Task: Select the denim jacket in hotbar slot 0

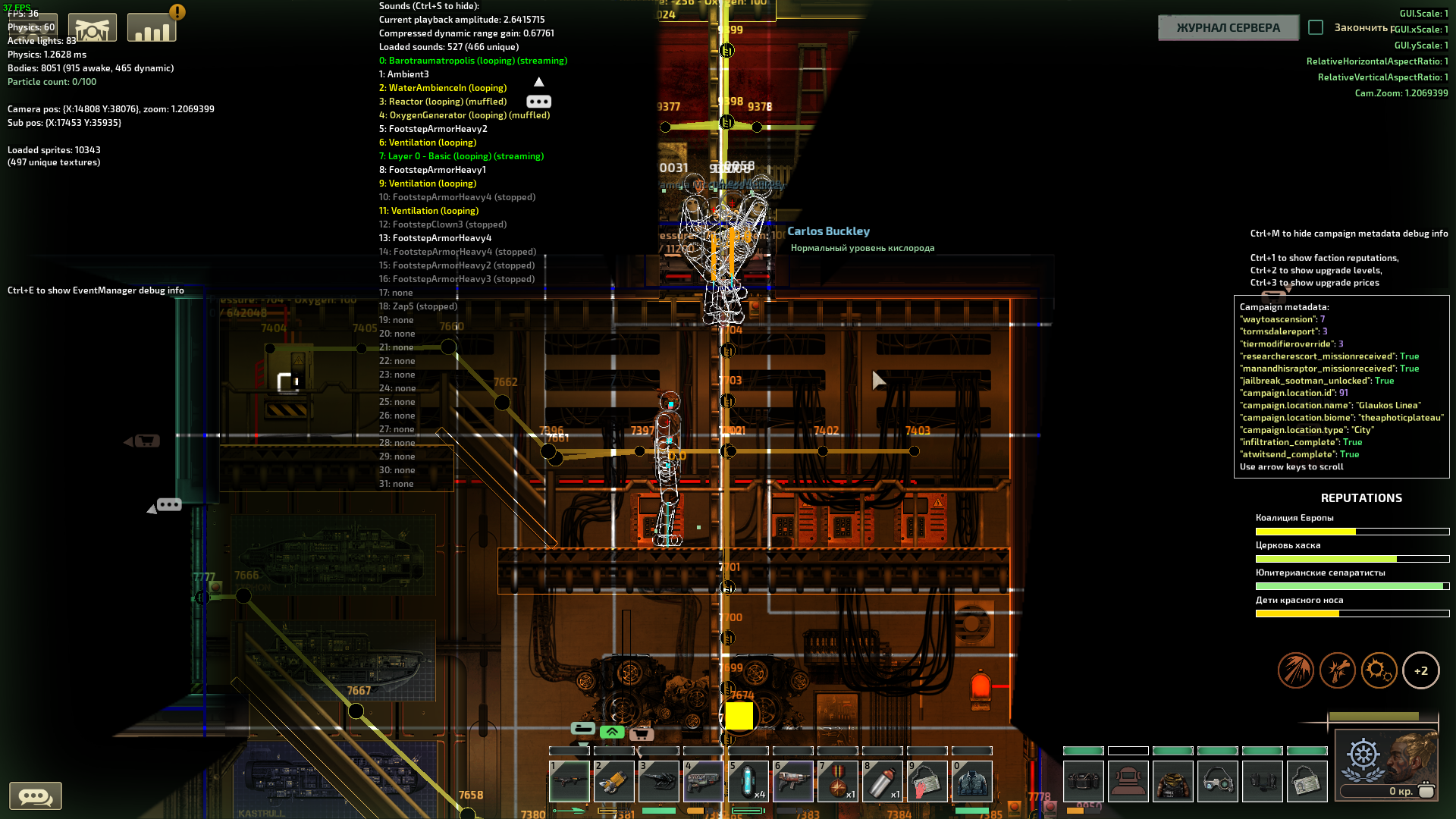Action: point(972,781)
